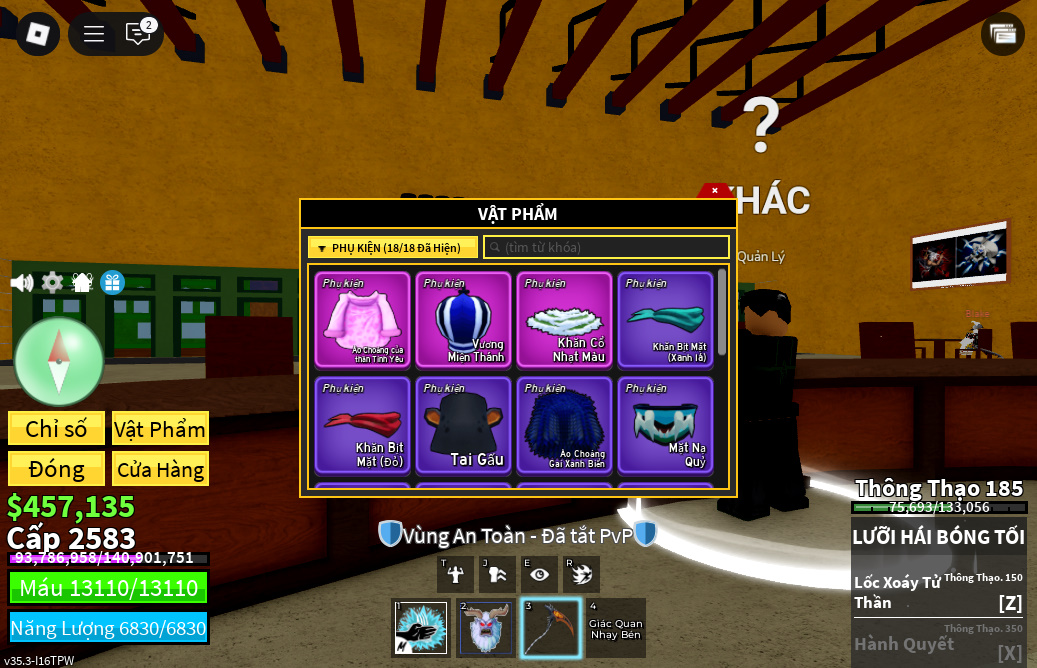This screenshot has height=668, width=1037.
Task: Open the Roblox chat window
Action: (x=138, y=34)
